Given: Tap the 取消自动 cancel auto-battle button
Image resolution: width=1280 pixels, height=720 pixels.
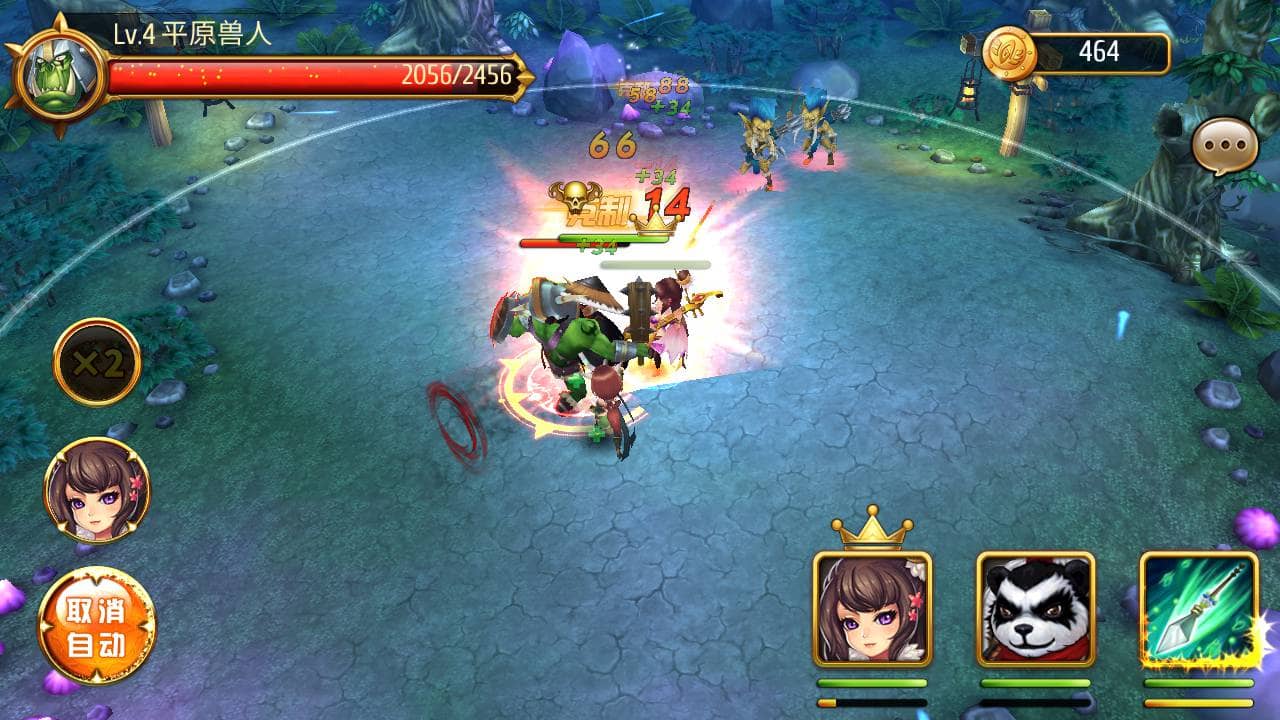Looking at the screenshot, I should click(x=97, y=626).
